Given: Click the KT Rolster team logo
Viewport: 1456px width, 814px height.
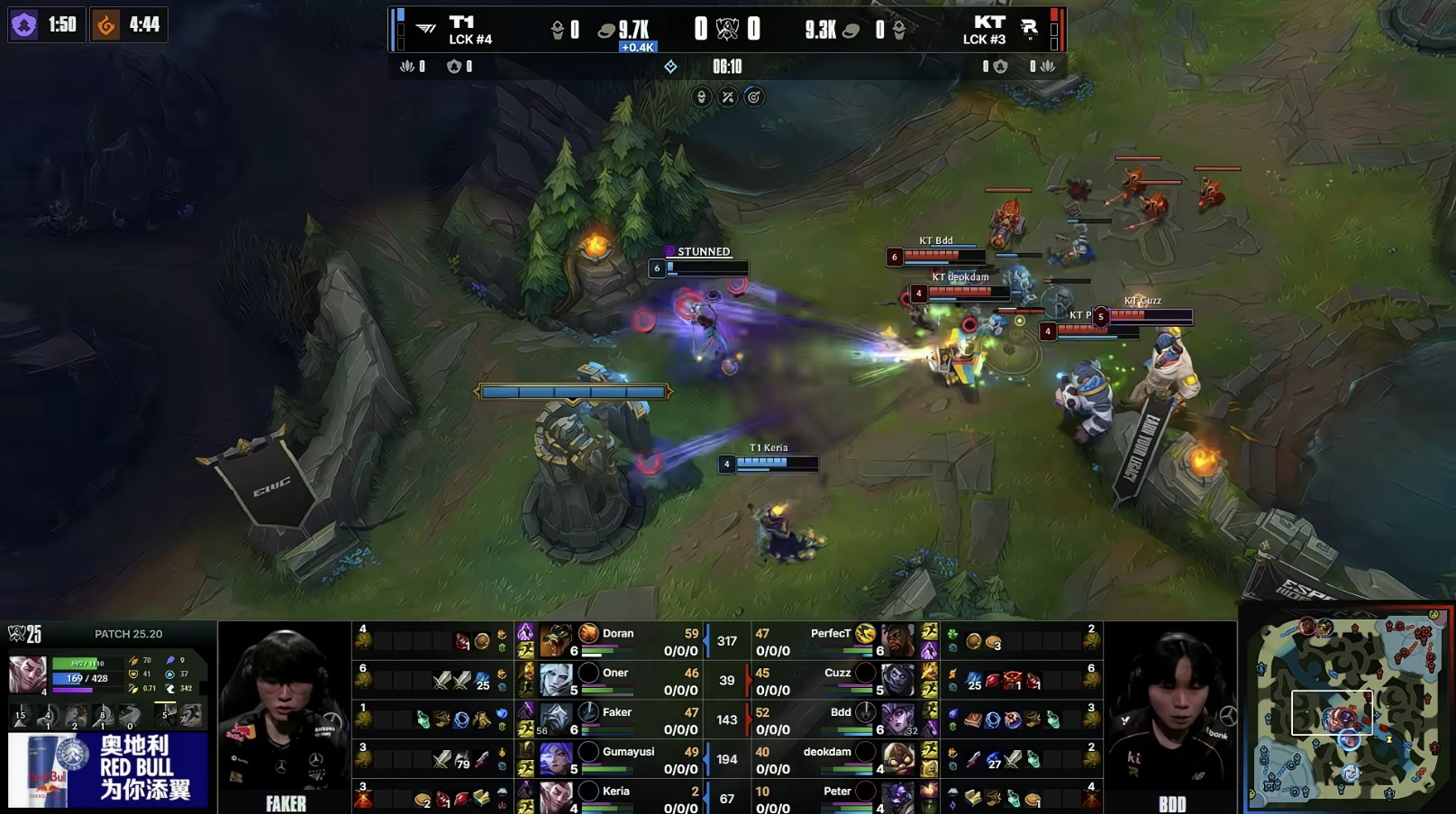Looking at the screenshot, I should (1029, 29).
